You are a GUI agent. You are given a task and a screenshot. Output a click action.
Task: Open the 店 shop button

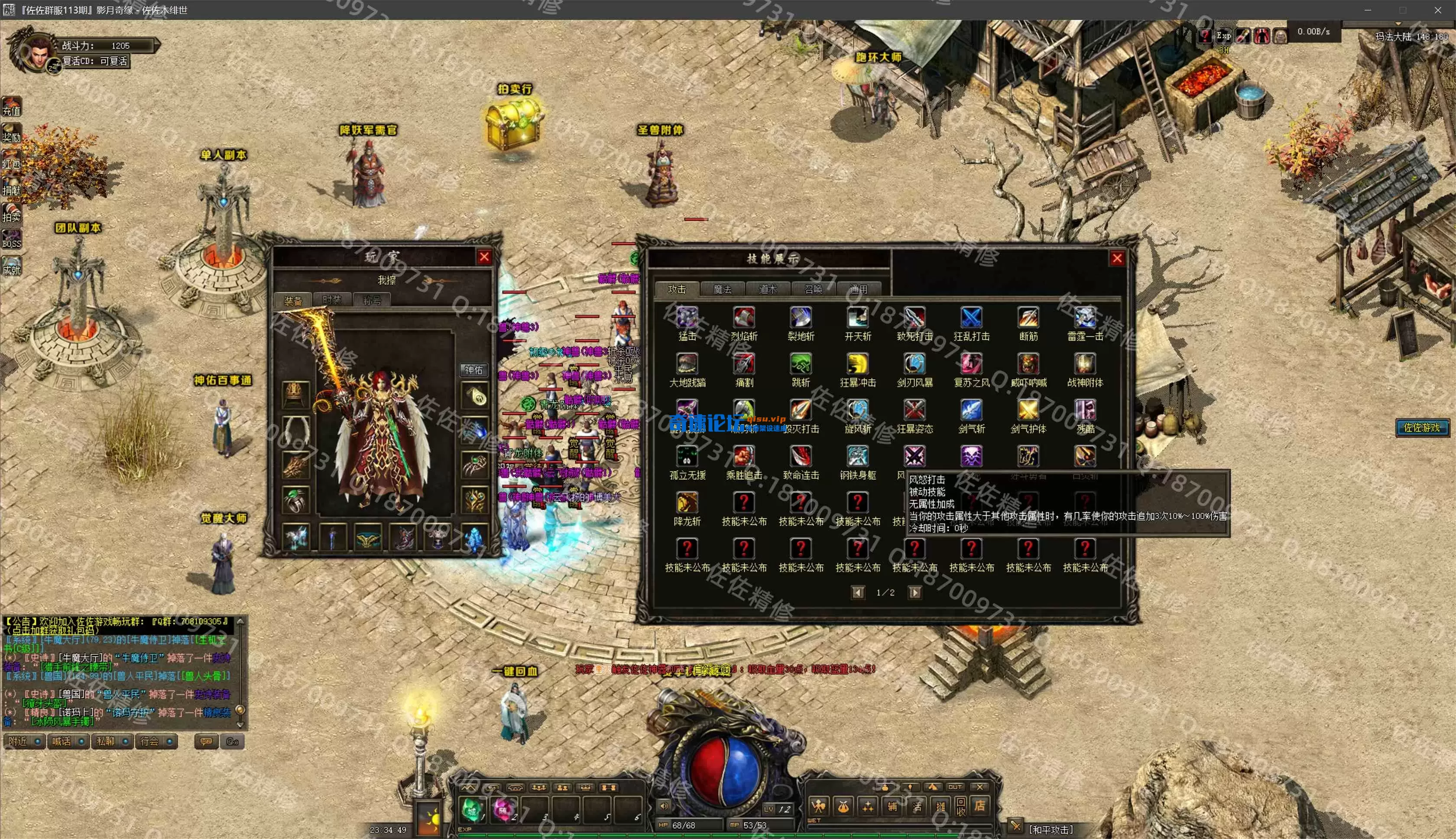tap(979, 805)
